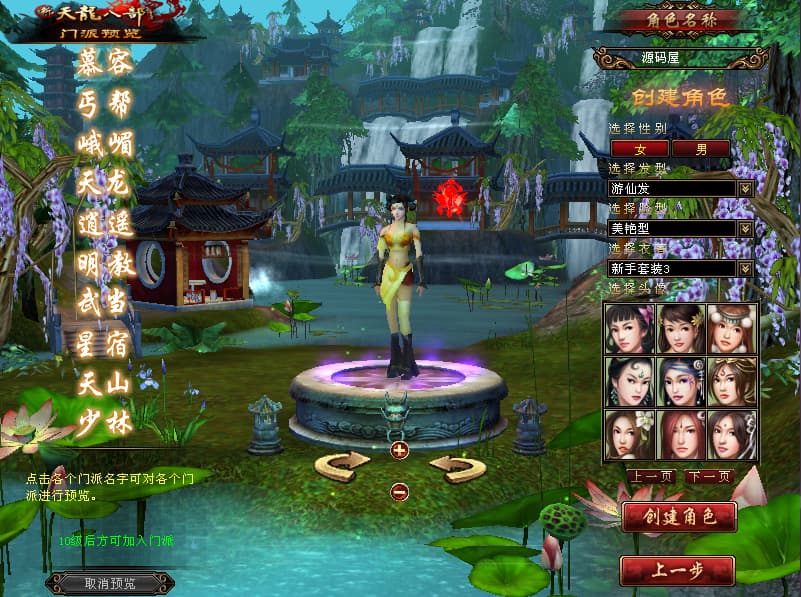Image resolution: width=801 pixels, height=597 pixels.
Task: Click the 创建角色 create character button
Action: coord(679,517)
